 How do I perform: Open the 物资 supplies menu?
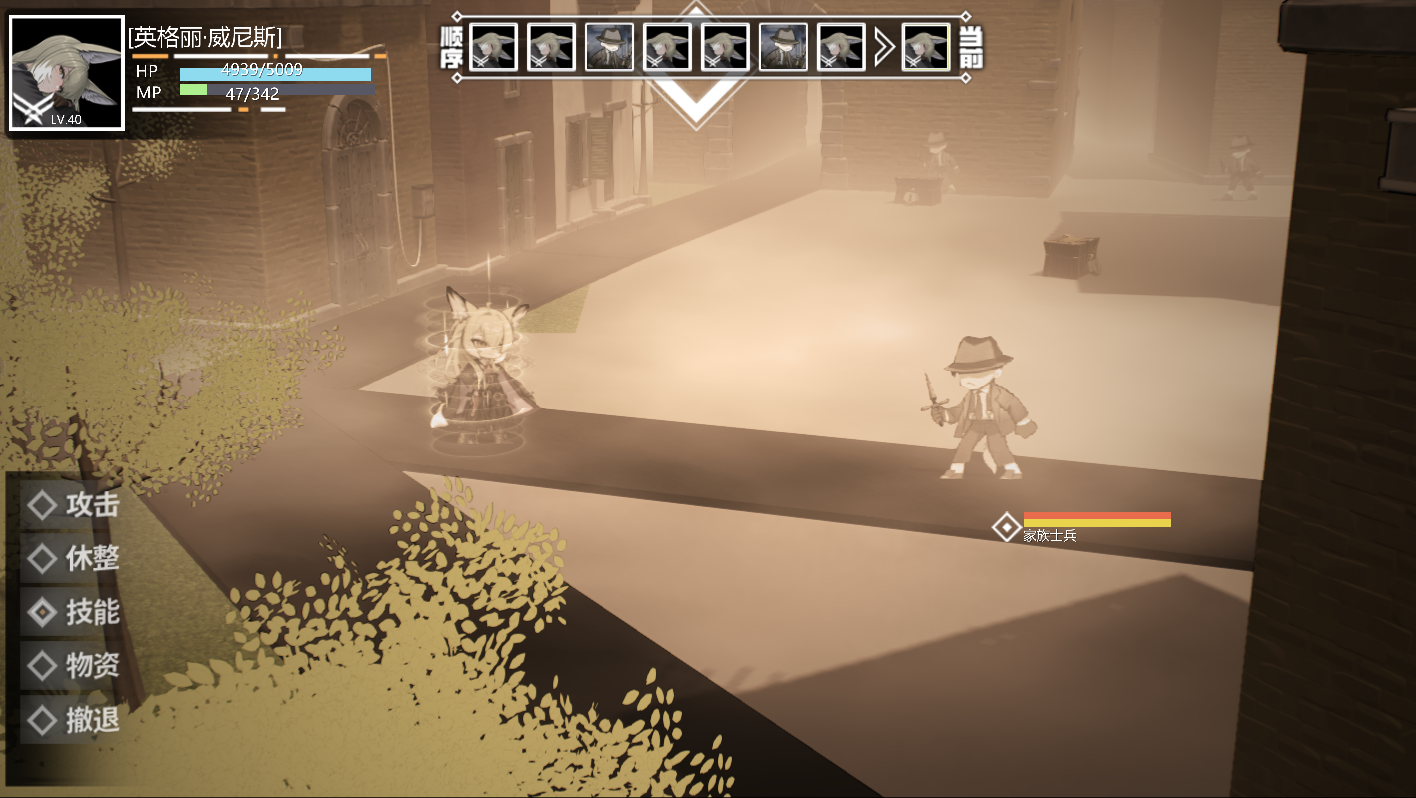pos(74,665)
